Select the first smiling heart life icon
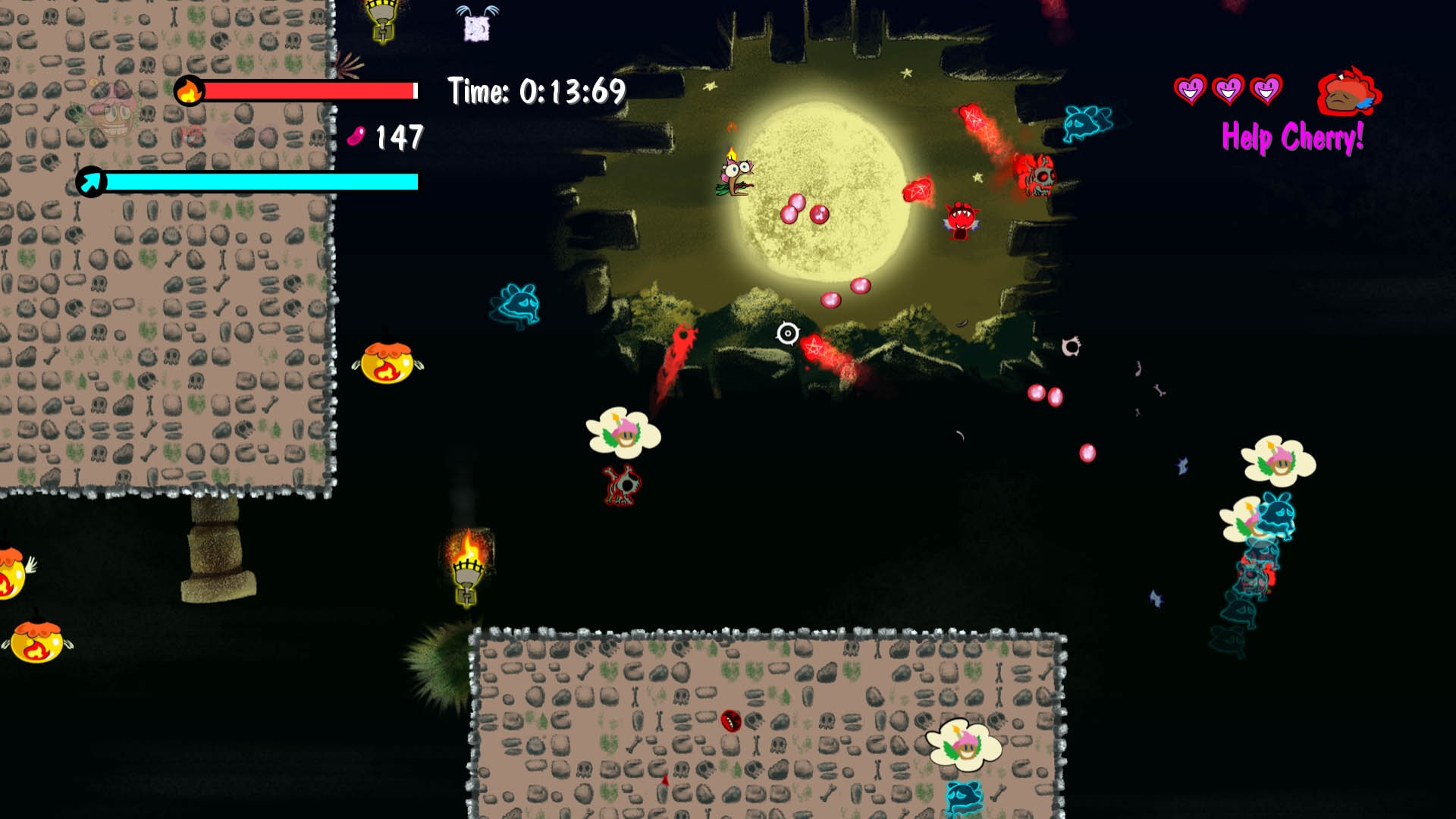This screenshot has width=1456, height=819. (x=1189, y=91)
